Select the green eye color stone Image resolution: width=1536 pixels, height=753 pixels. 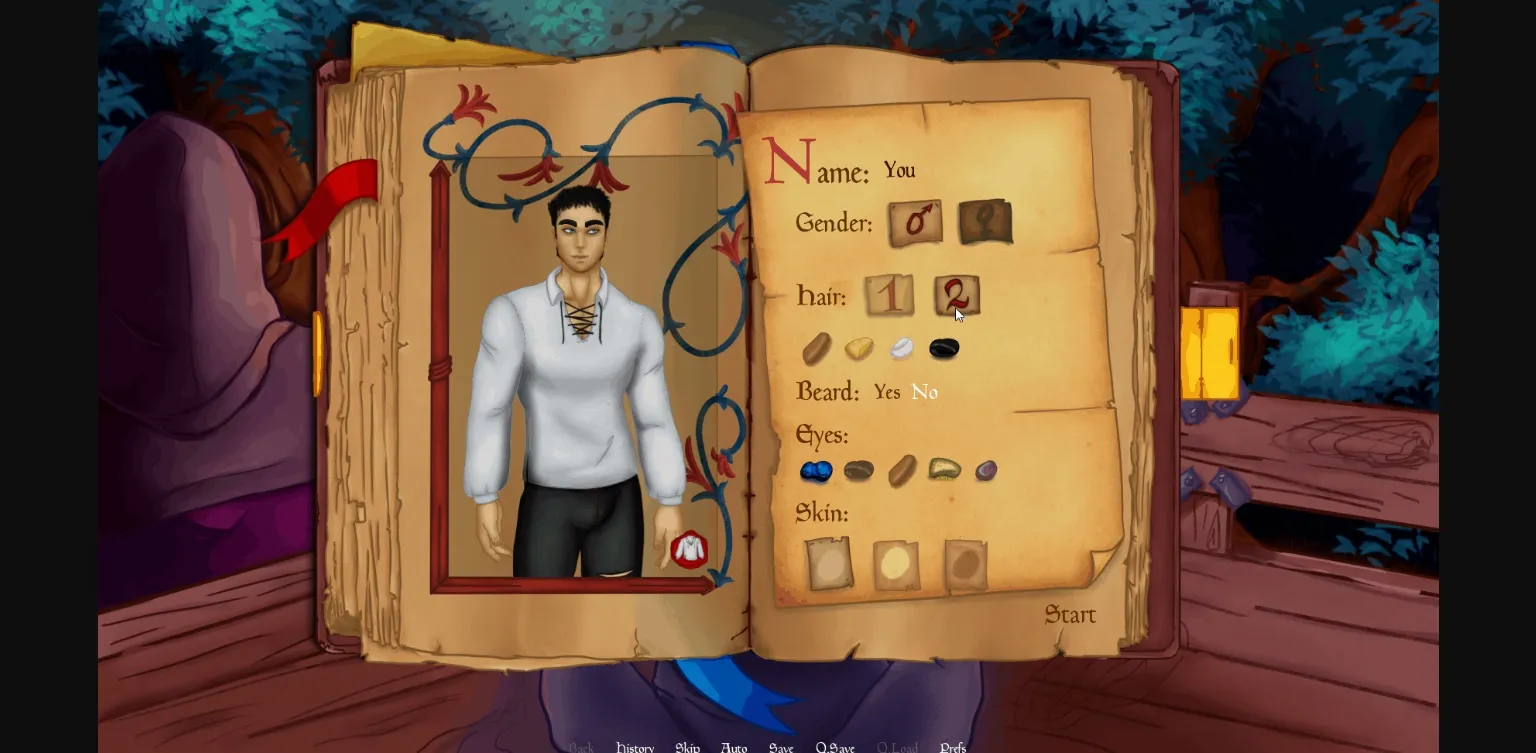(944, 470)
